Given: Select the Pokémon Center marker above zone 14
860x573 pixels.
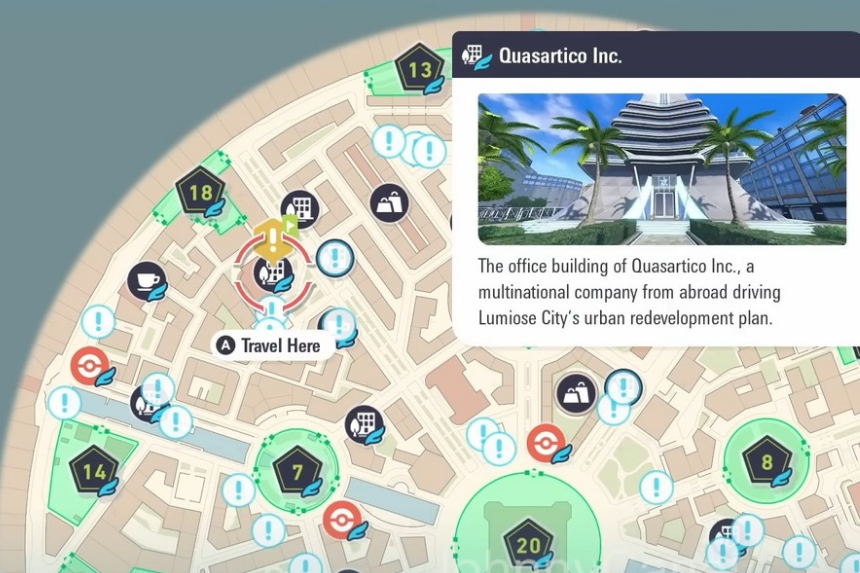Looking at the screenshot, I should [90, 366].
